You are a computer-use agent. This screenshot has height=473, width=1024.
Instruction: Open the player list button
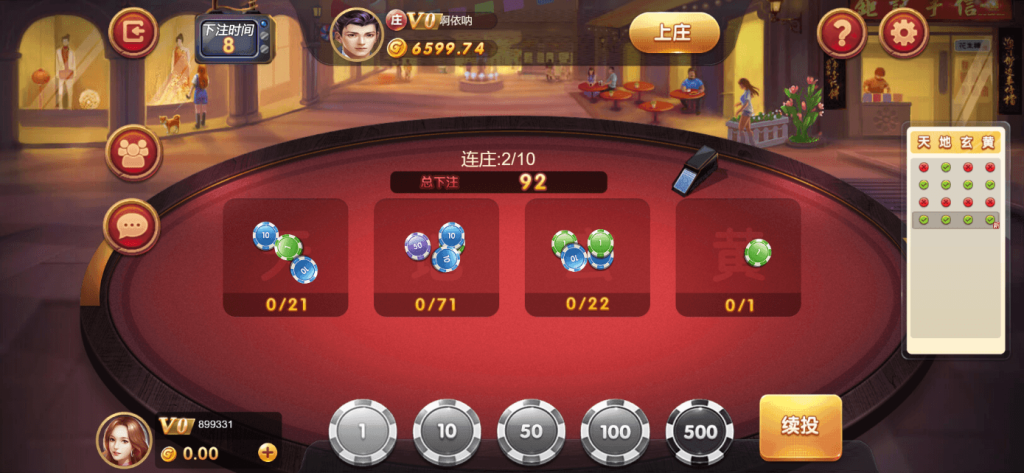132,152
